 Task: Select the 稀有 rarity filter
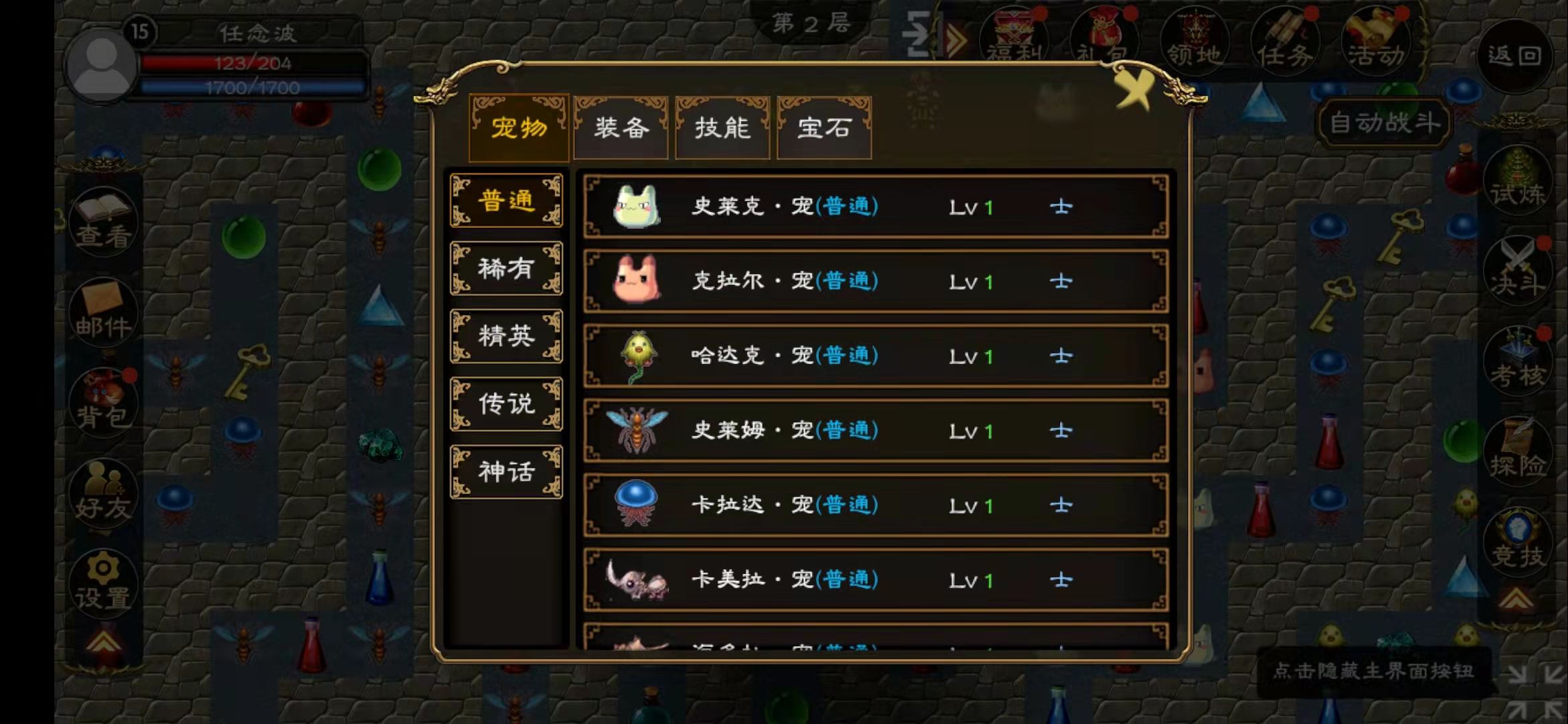506,268
